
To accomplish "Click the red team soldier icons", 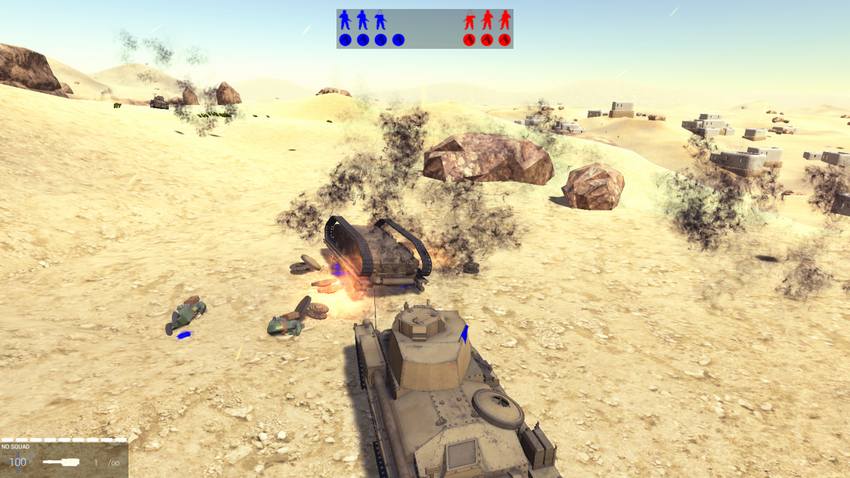I will click(x=487, y=20).
